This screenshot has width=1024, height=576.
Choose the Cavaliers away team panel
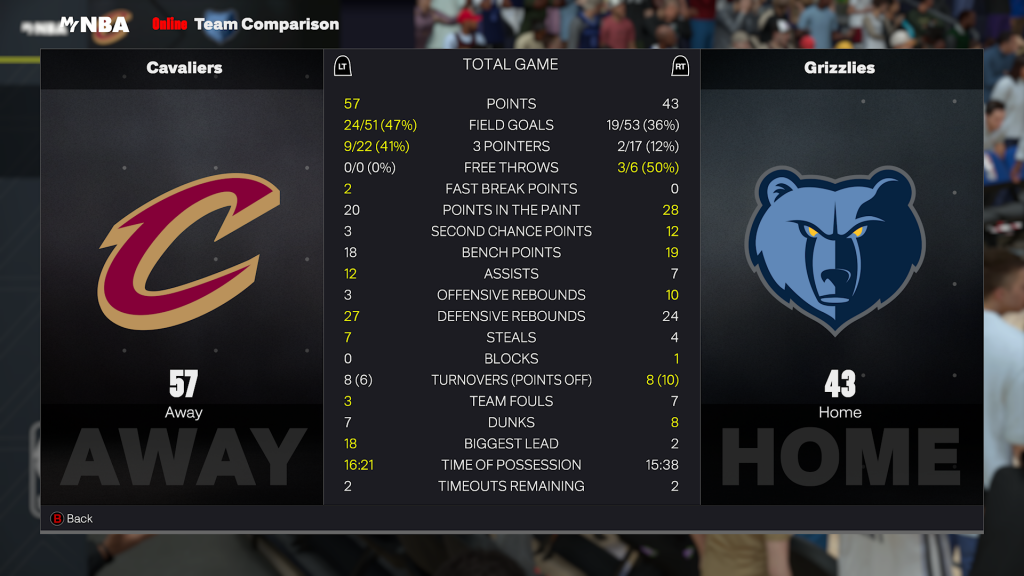coord(183,277)
